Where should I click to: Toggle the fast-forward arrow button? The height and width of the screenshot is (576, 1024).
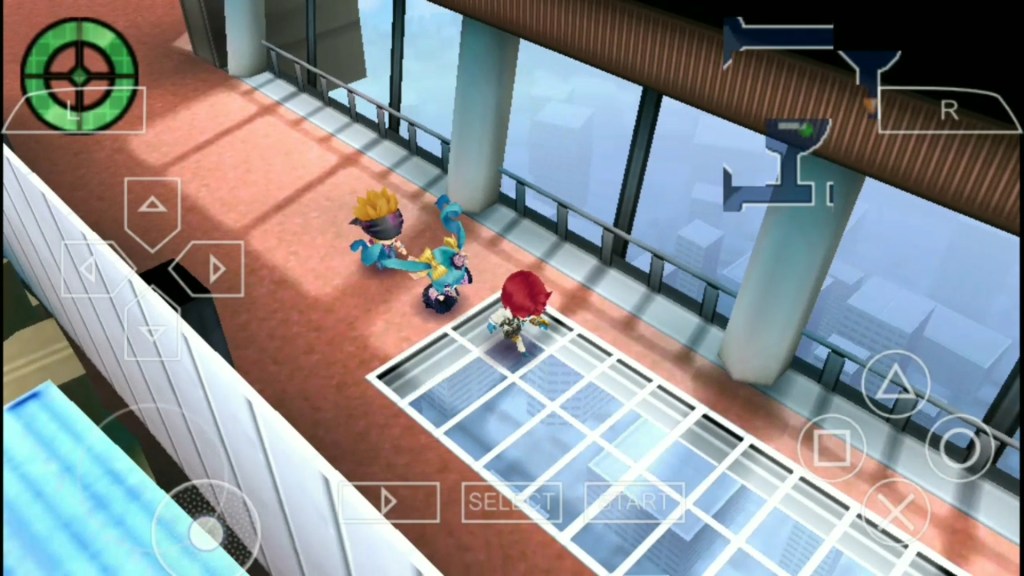pyautogui.click(x=389, y=501)
